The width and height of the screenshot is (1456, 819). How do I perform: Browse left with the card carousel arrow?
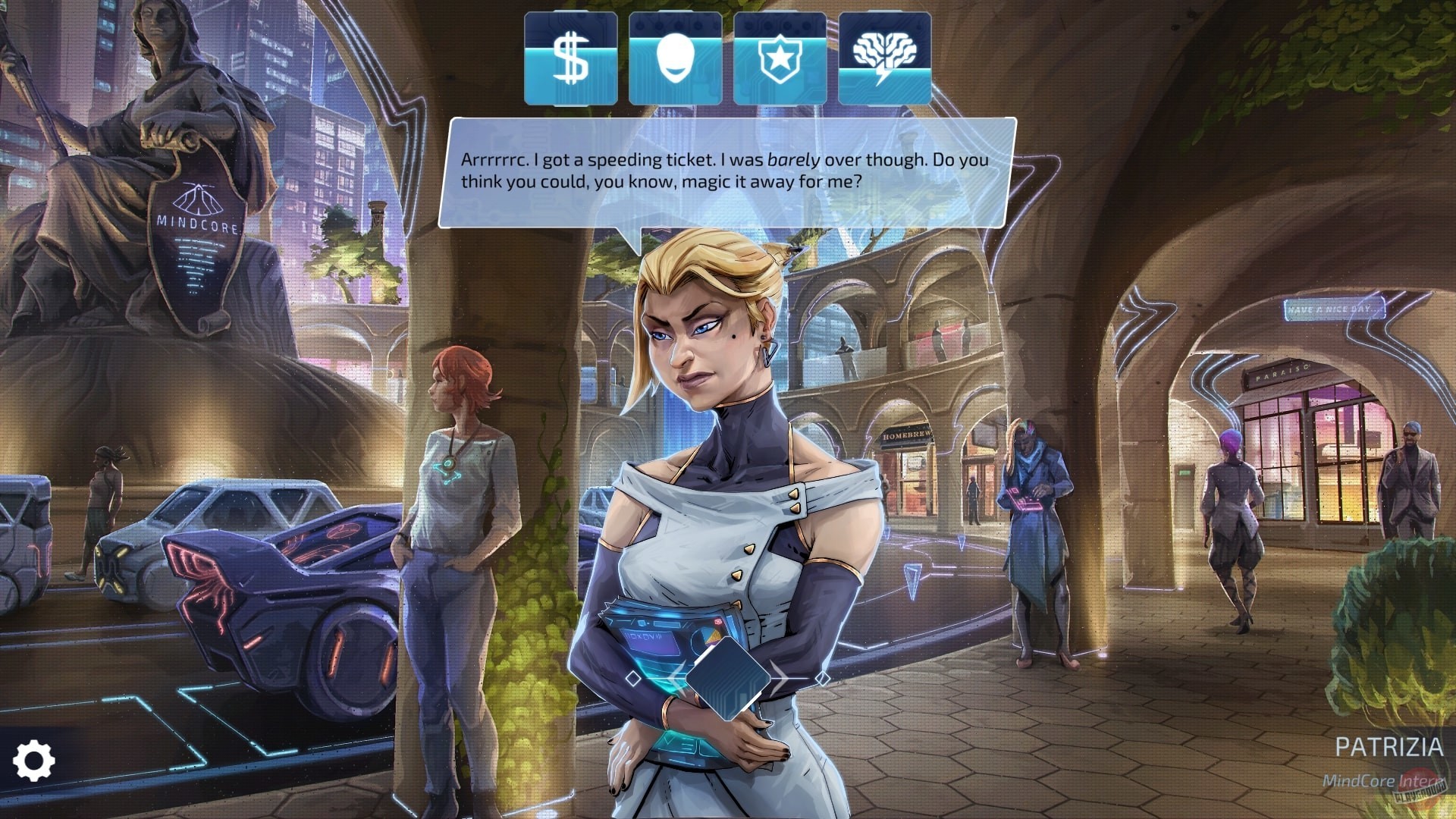[677, 679]
